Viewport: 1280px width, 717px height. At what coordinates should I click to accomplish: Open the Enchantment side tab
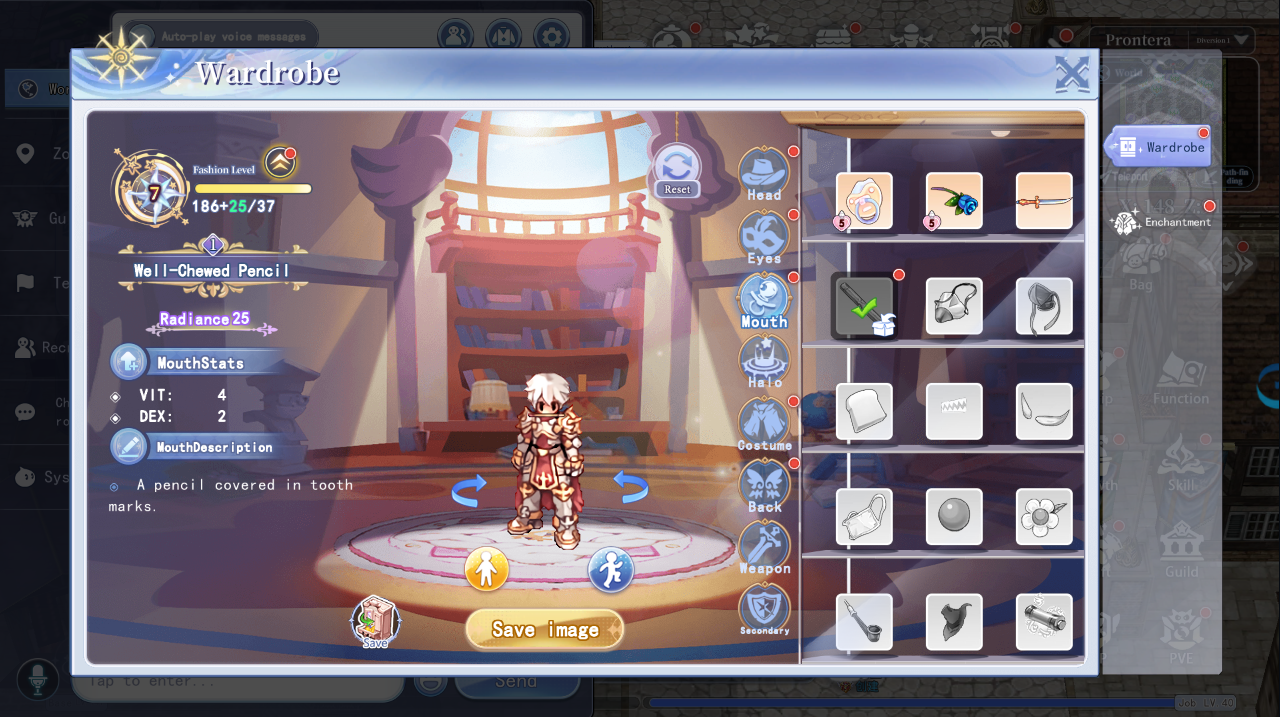[1166, 221]
